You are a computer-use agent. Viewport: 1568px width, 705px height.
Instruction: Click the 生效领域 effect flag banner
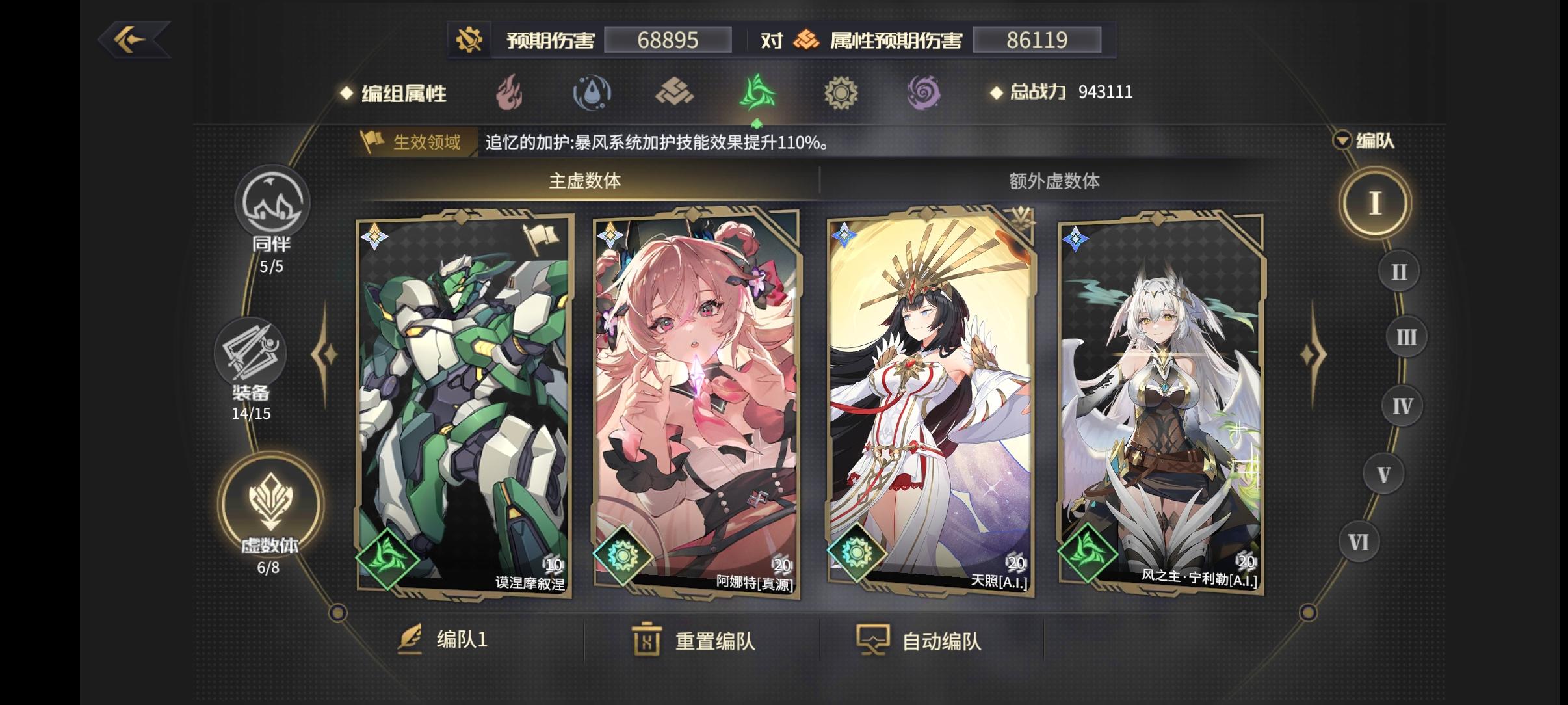pyautogui.click(x=412, y=142)
